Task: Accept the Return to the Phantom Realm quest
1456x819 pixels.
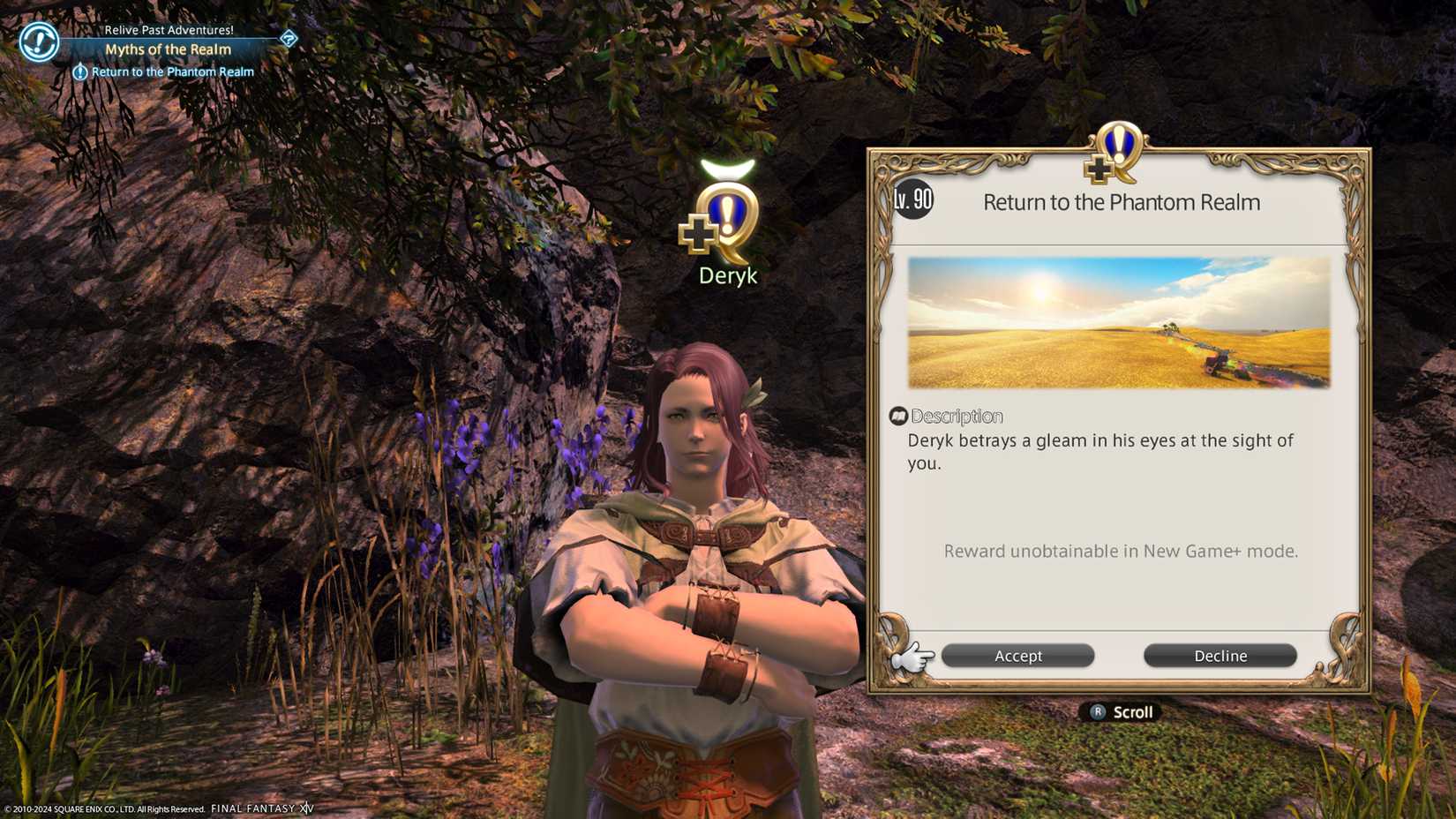Action: (x=1017, y=656)
